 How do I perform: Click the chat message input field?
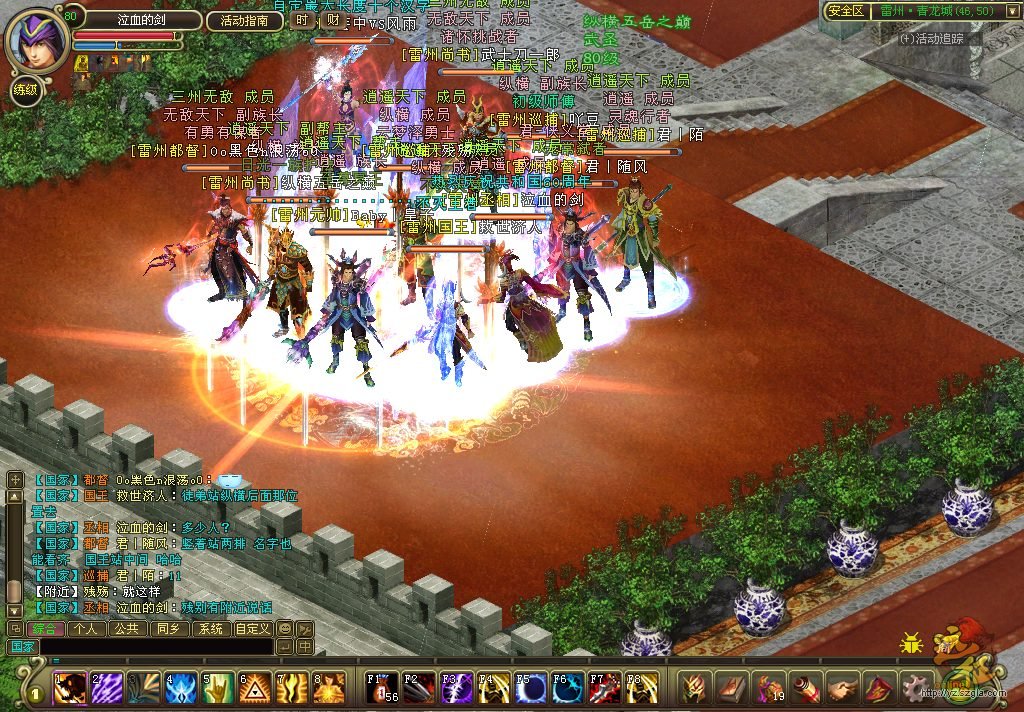[x=155, y=647]
